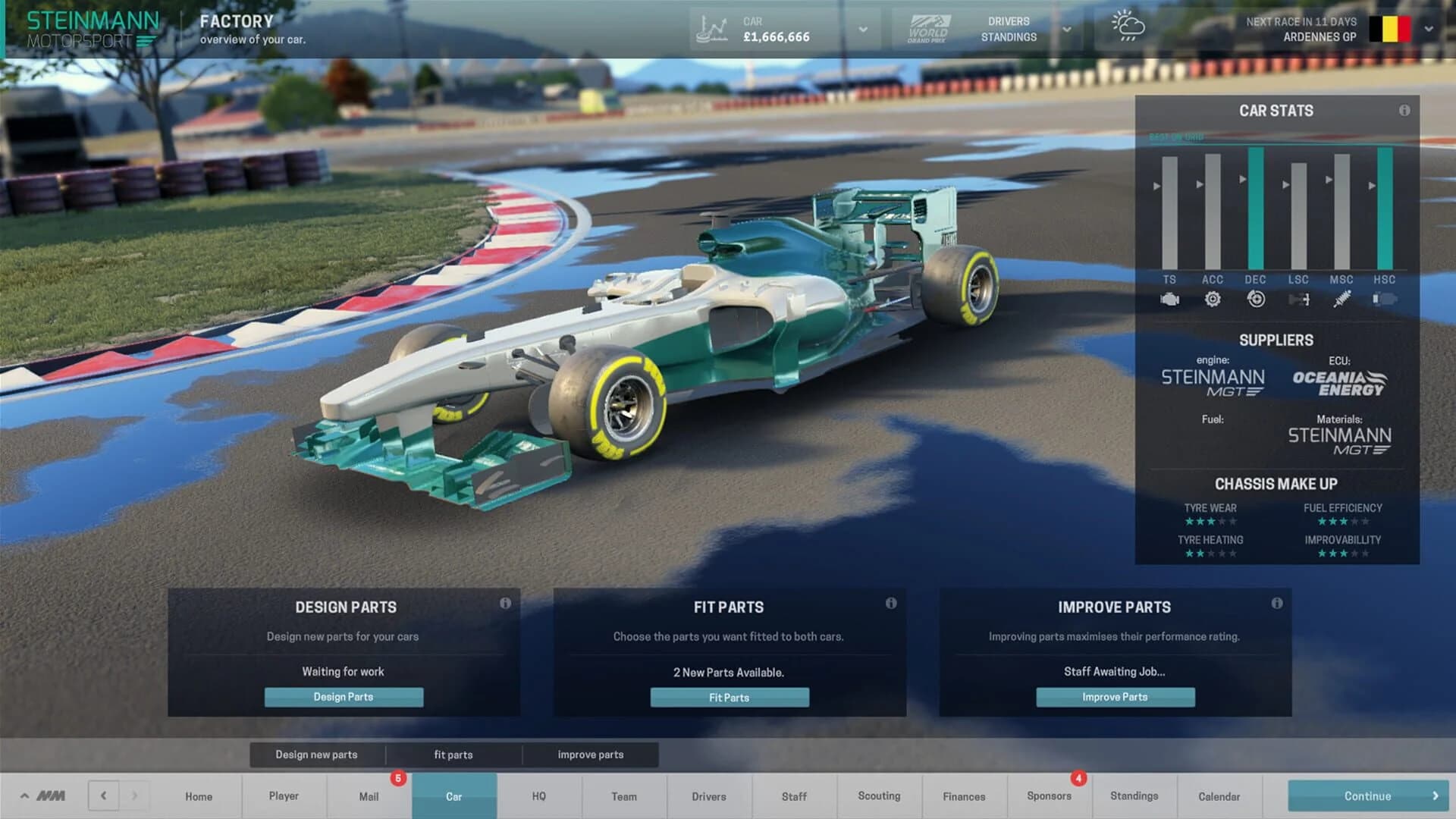The height and width of the screenshot is (819, 1456).
Task: Click the gearbox icon below the ACC stat
Action: [1213, 300]
